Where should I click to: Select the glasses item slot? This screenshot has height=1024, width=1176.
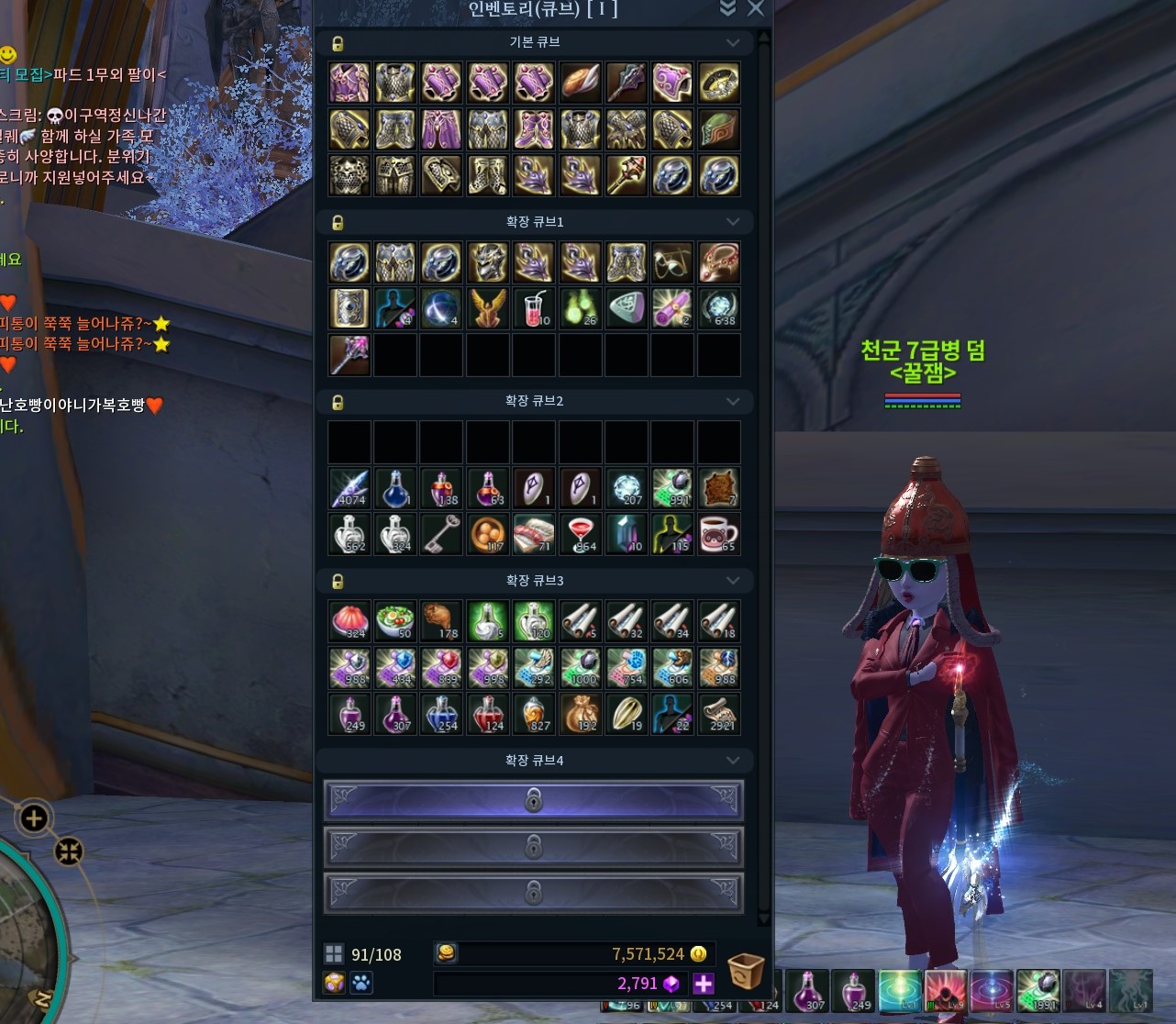coord(672,263)
